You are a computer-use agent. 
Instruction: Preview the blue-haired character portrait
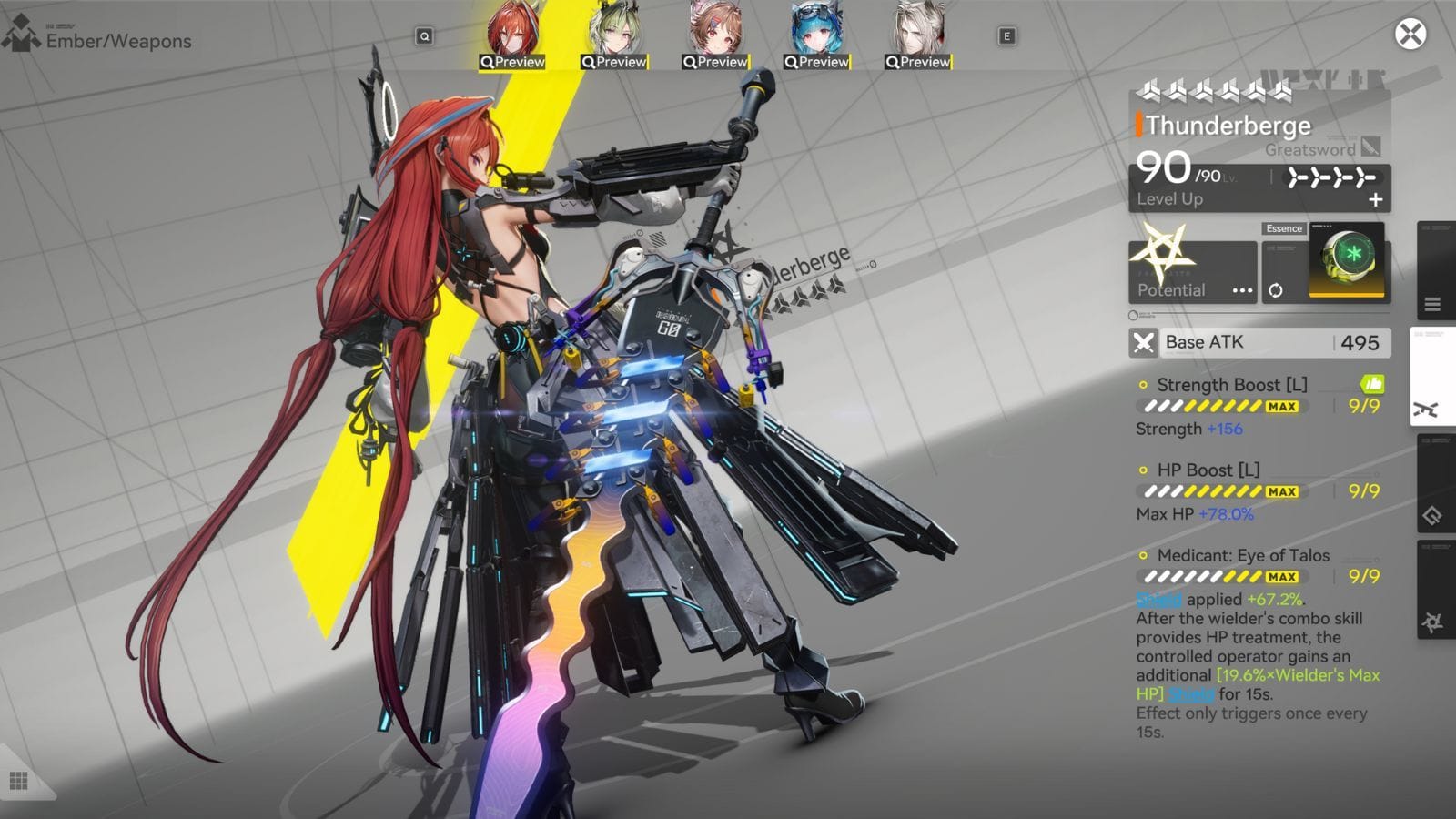(x=816, y=30)
